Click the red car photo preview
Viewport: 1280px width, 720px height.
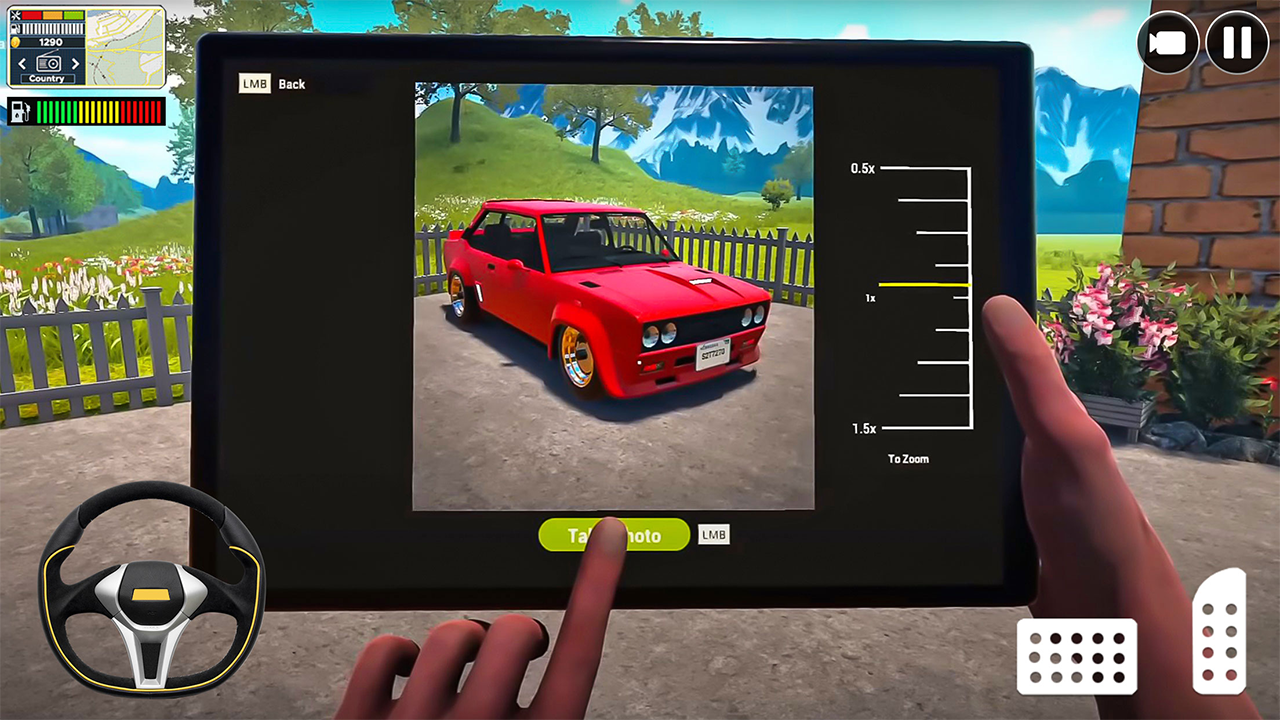614,297
